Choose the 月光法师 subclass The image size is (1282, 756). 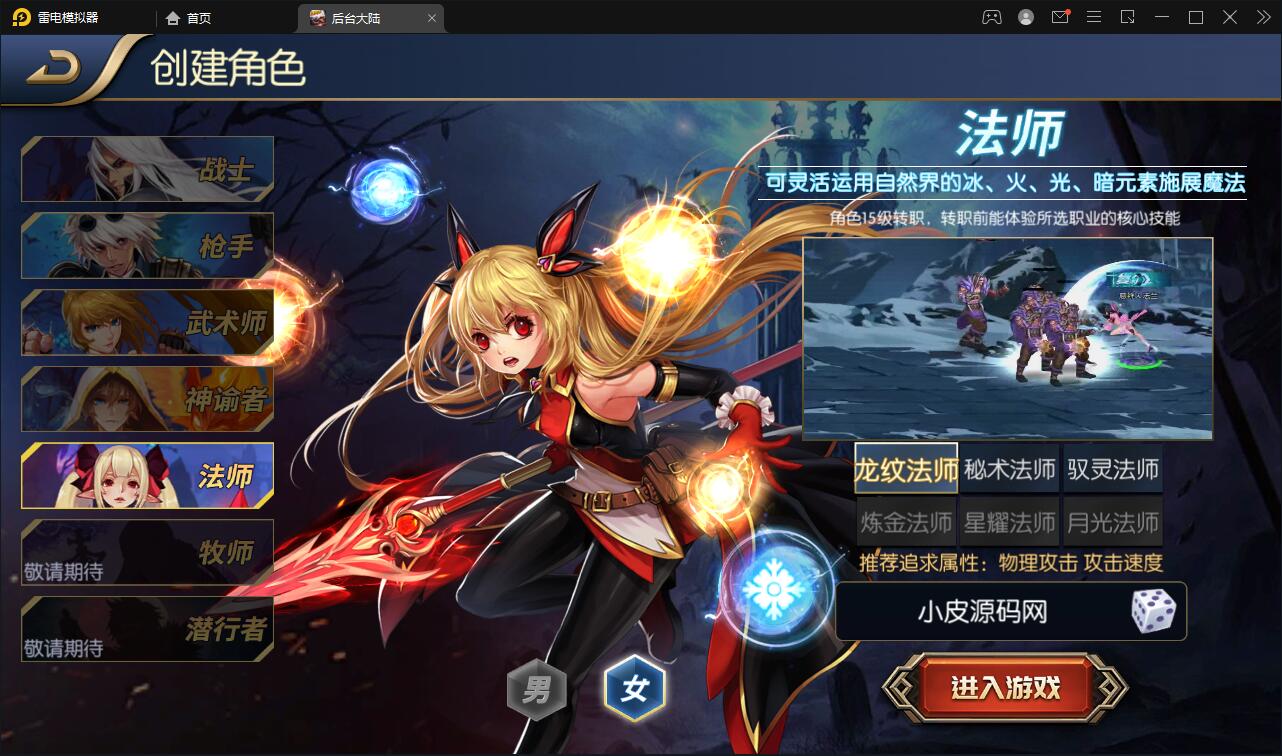1111,520
